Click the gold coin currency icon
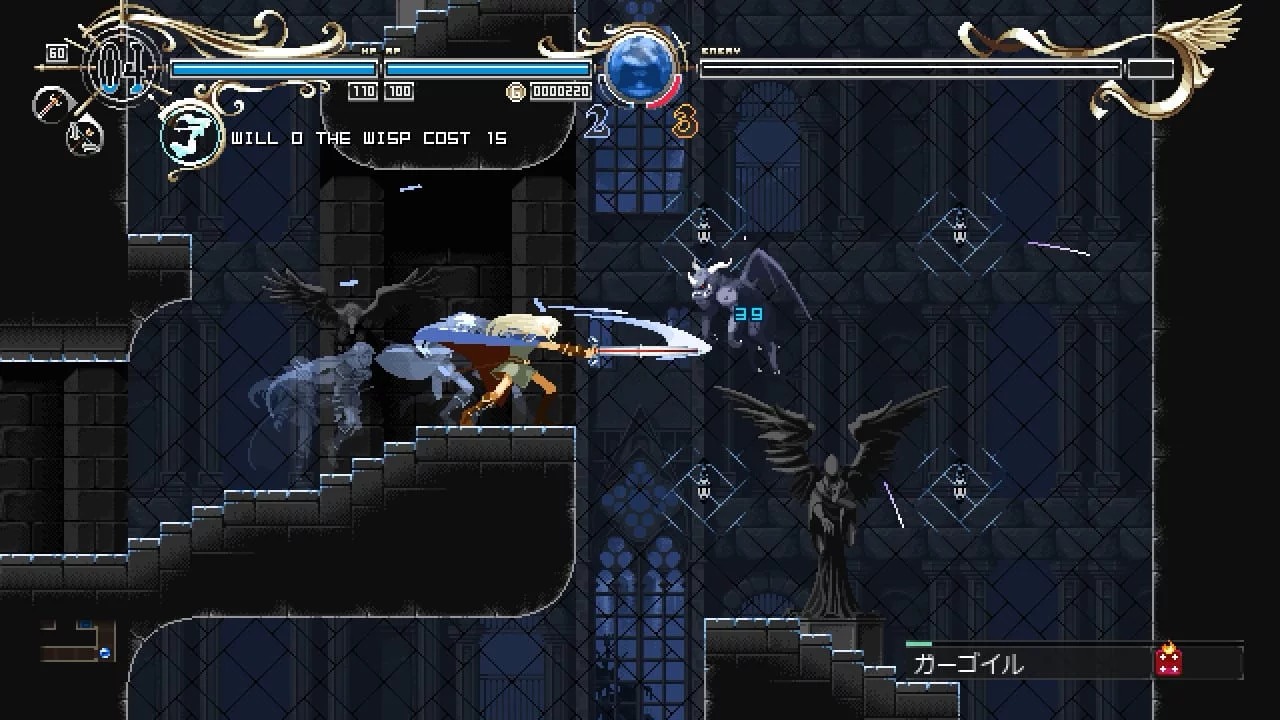Screen dimensions: 1280x720 point(516,92)
